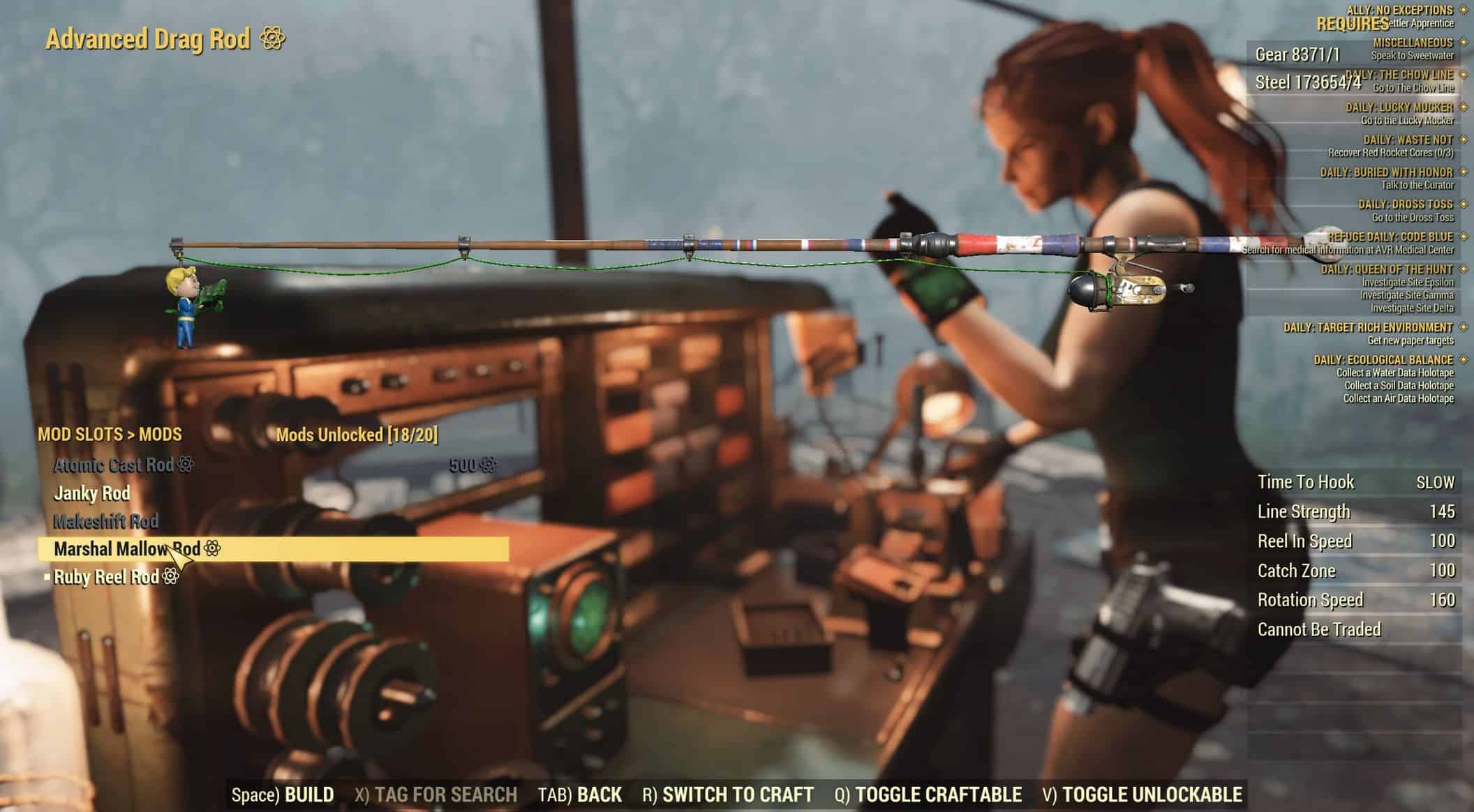Select the Makeshift Rod entry

[106, 521]
